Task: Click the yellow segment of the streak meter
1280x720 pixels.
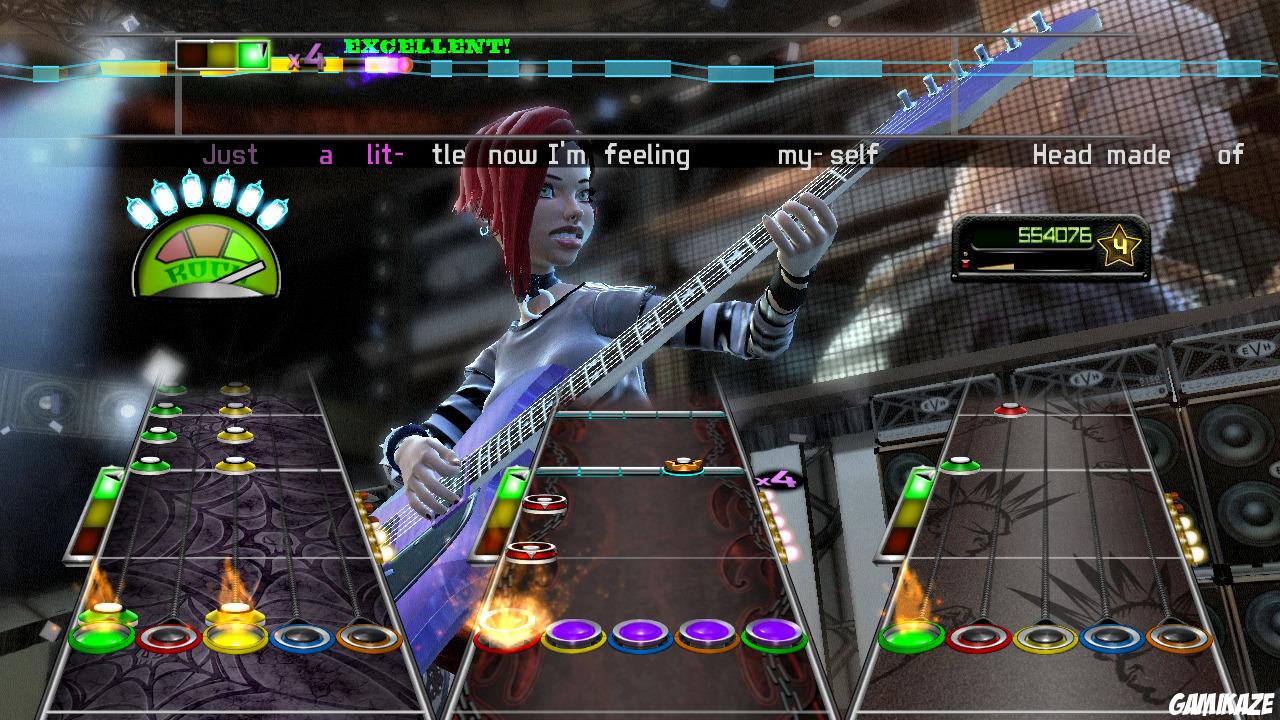Action: [222, 54]
